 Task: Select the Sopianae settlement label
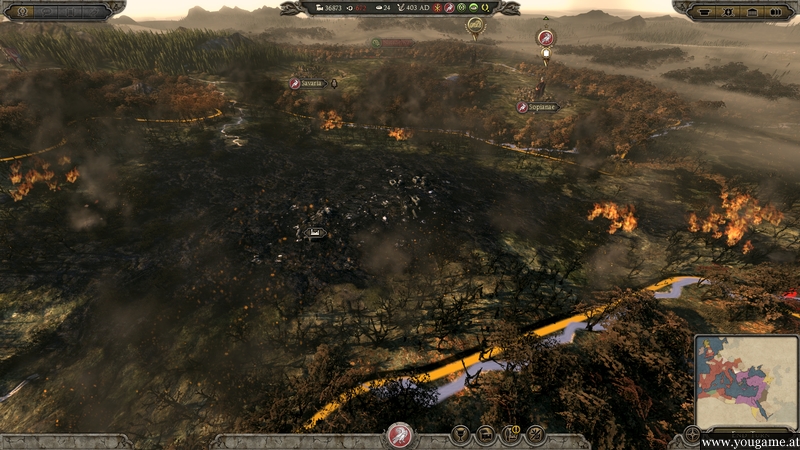pos(538,106)
